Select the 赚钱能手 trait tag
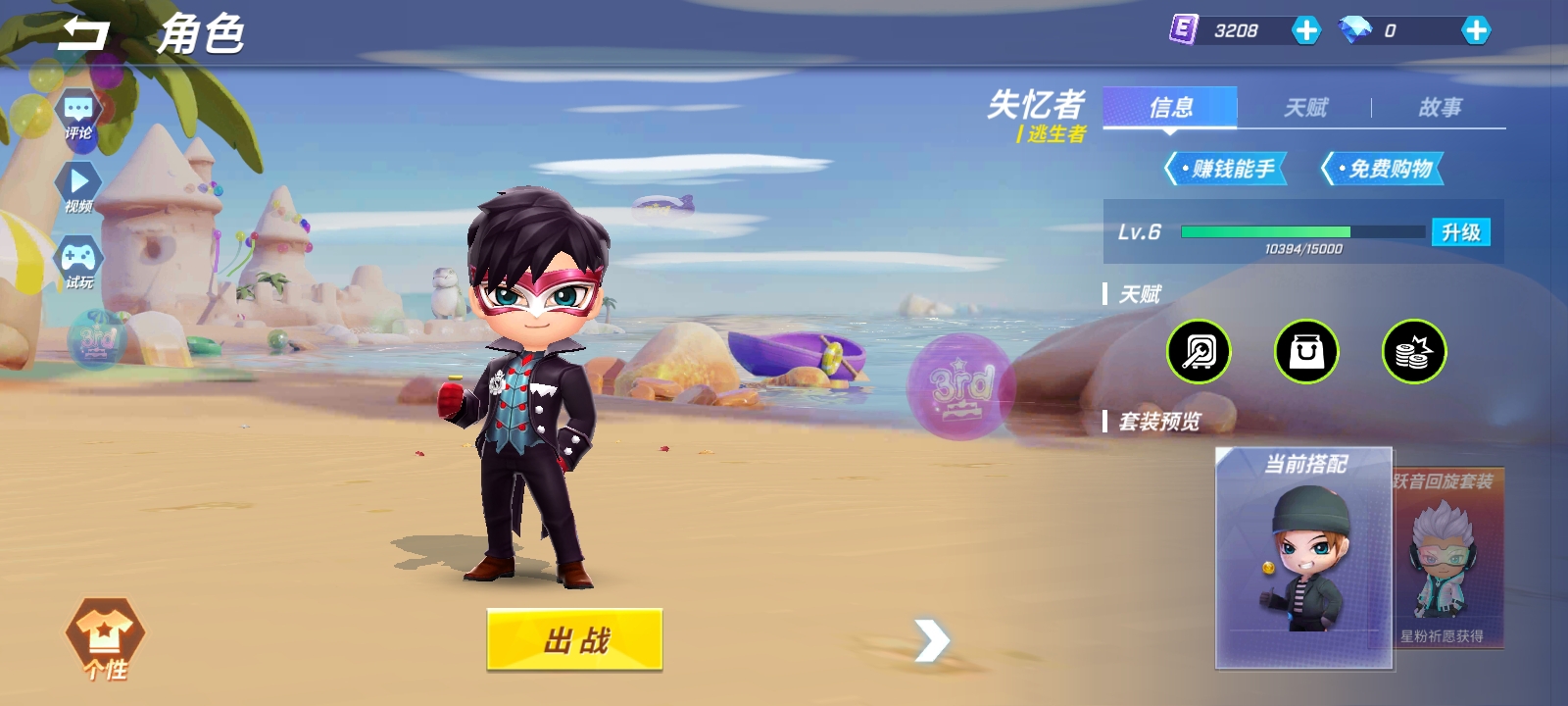This screenshot has height=706, width=1568. [1226, 169]
